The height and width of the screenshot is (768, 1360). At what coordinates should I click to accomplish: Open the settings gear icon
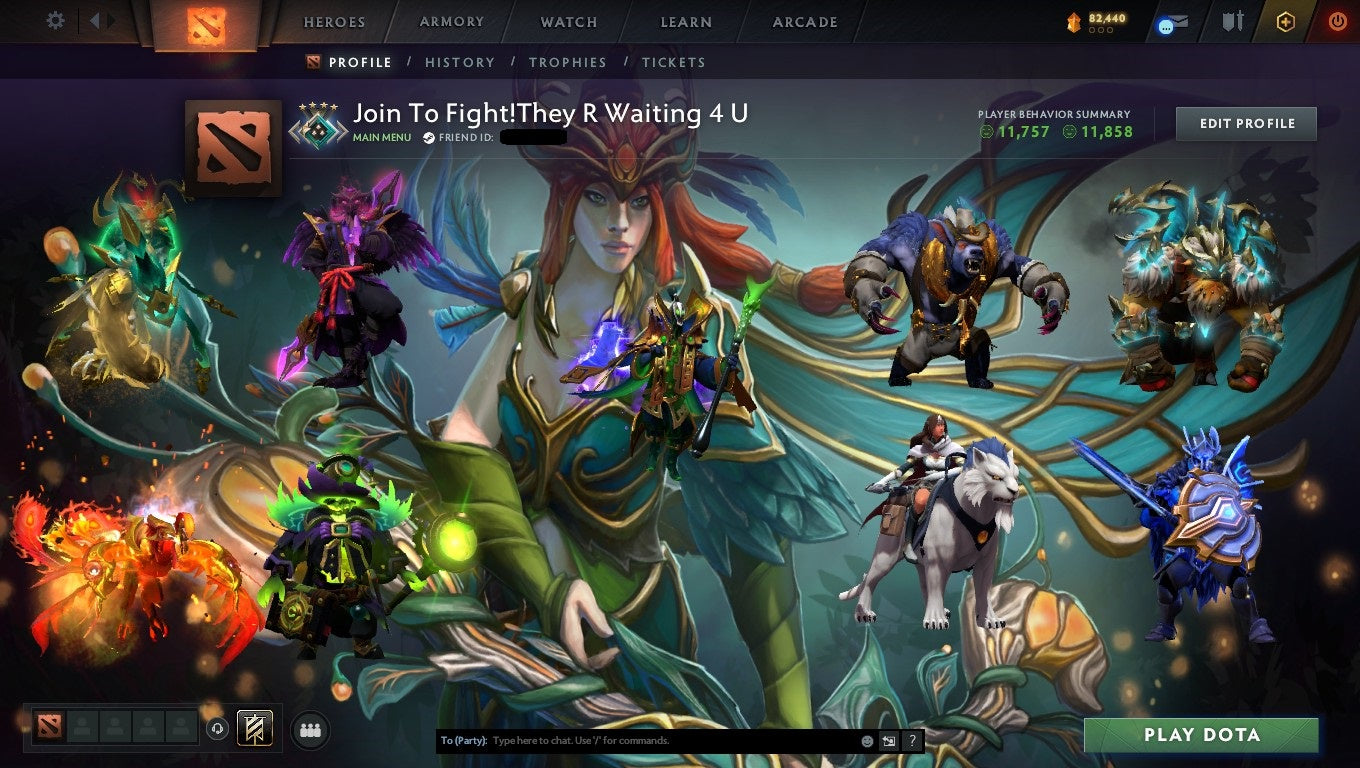click(55, 20)
